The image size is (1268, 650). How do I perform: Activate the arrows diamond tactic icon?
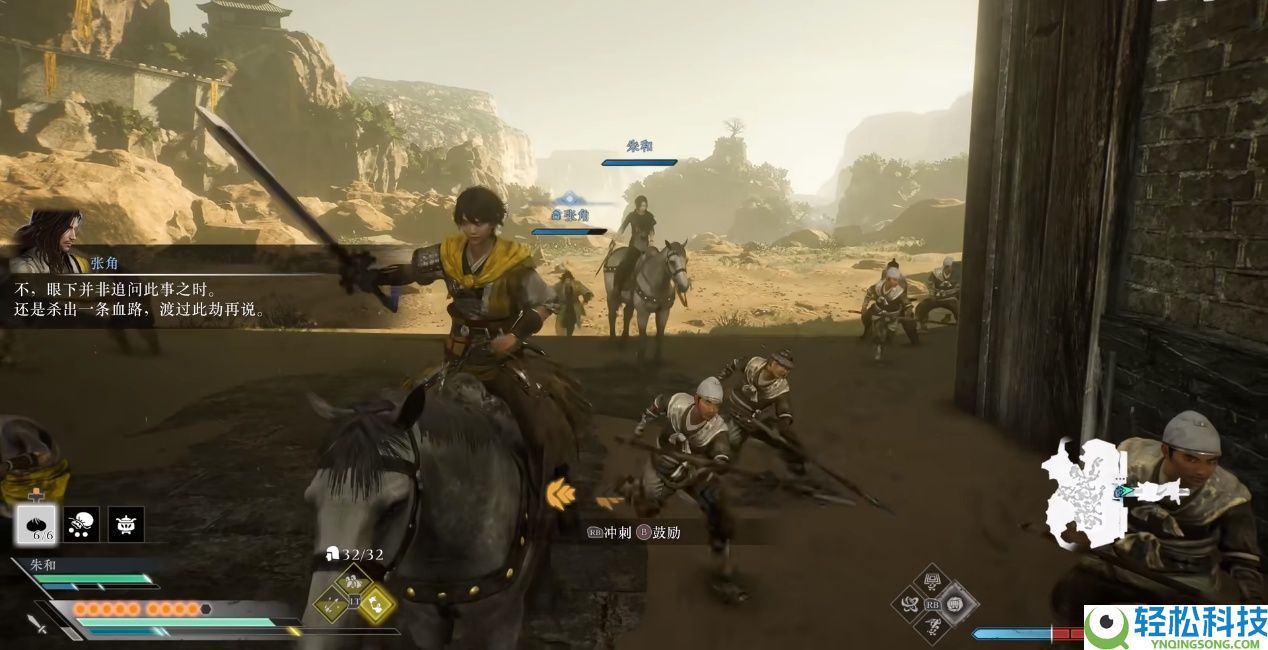pos(331,603)
